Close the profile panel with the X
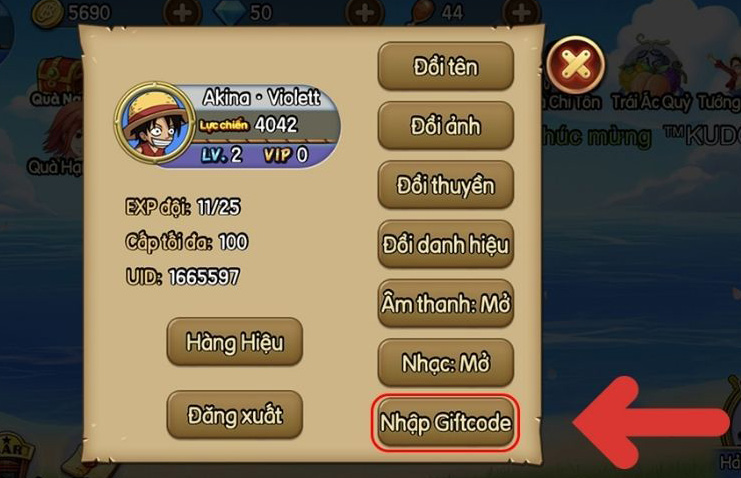Viewport: 741px width, 478px height. click(x=577, y=66)
